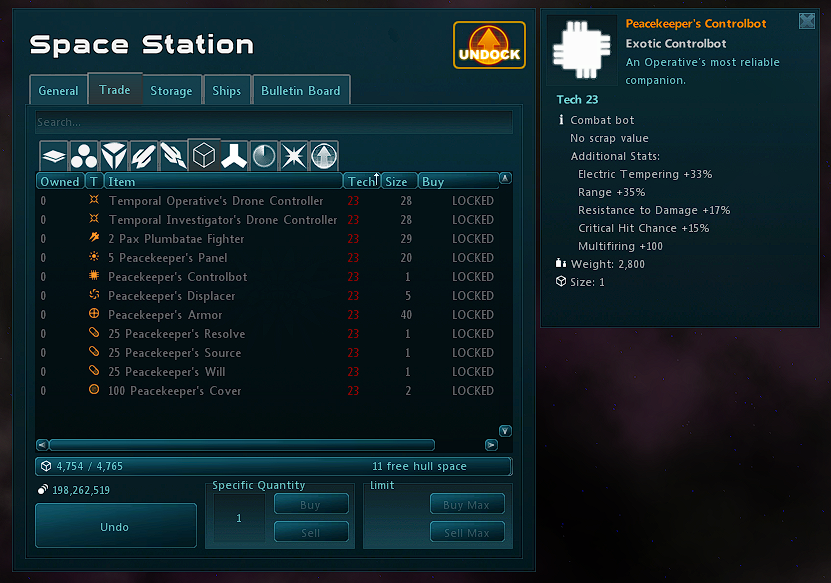The height and width of the screenshot is (583, 831).
Task: Click the item search field
Action: [273, 122]
